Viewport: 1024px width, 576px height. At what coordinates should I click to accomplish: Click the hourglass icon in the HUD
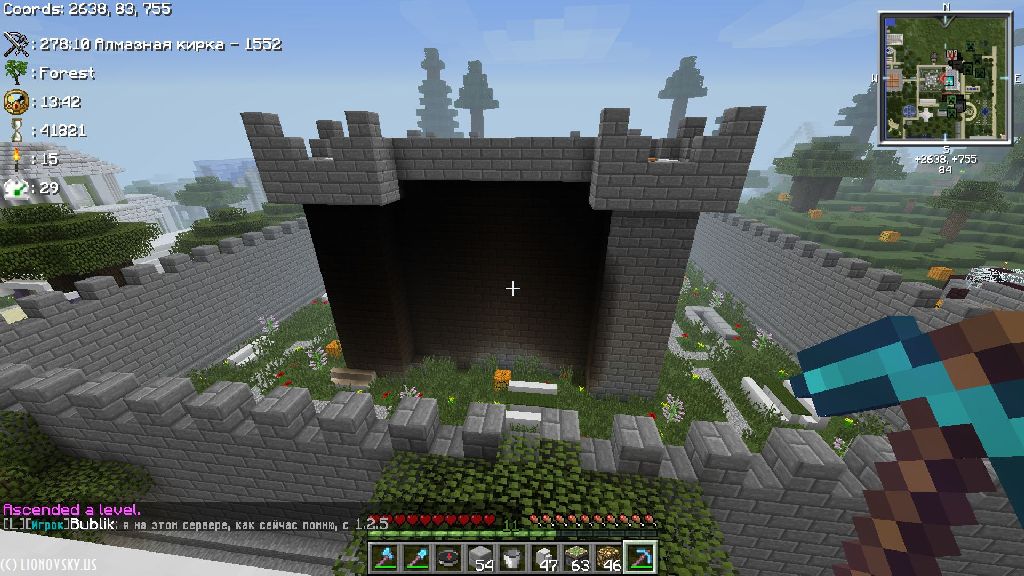(16, 129)
